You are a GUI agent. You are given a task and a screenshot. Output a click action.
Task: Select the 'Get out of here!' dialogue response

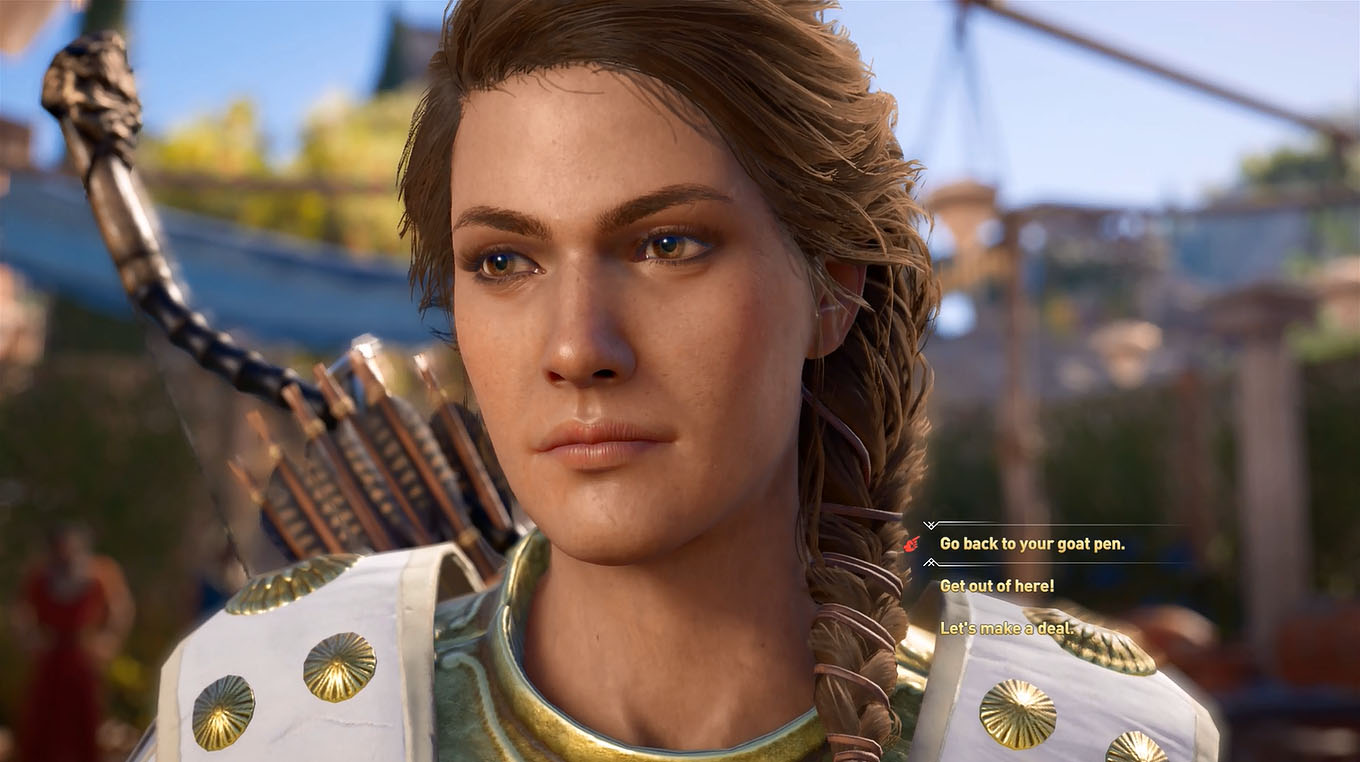[998, 586]
